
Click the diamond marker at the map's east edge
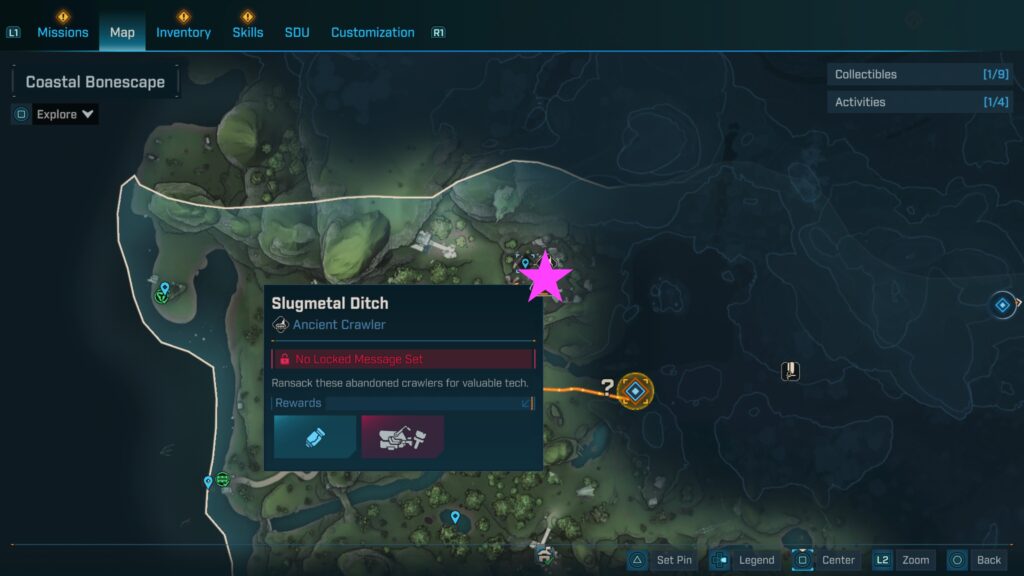click(1002, 305)
